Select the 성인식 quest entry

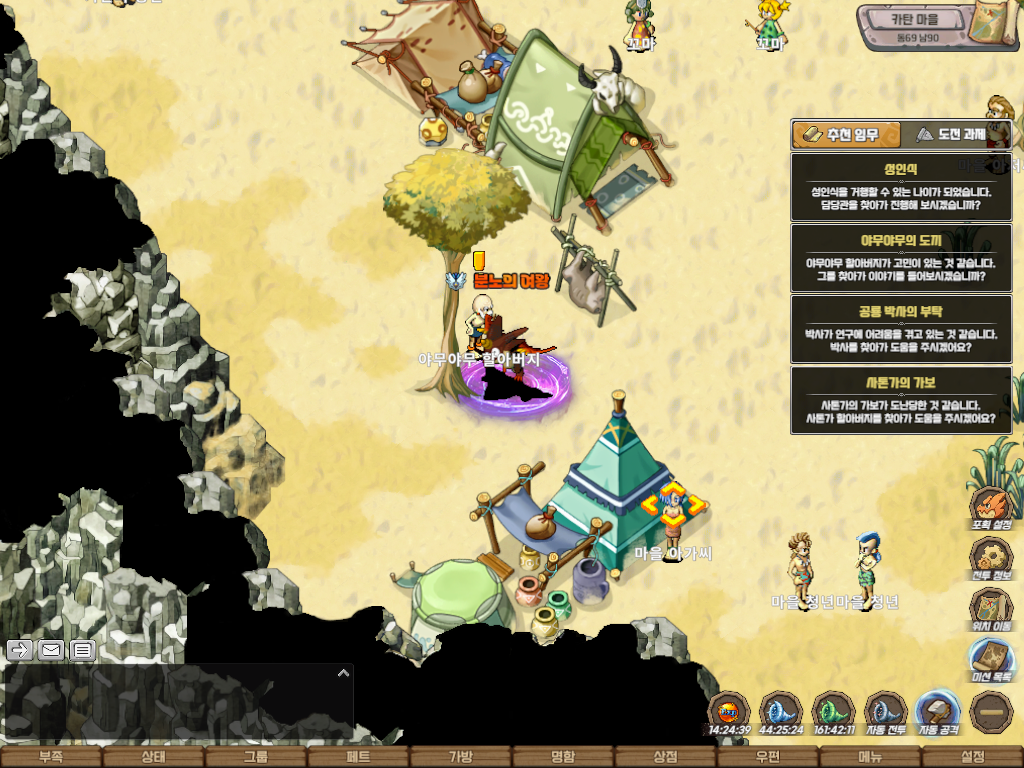[900, 186]
